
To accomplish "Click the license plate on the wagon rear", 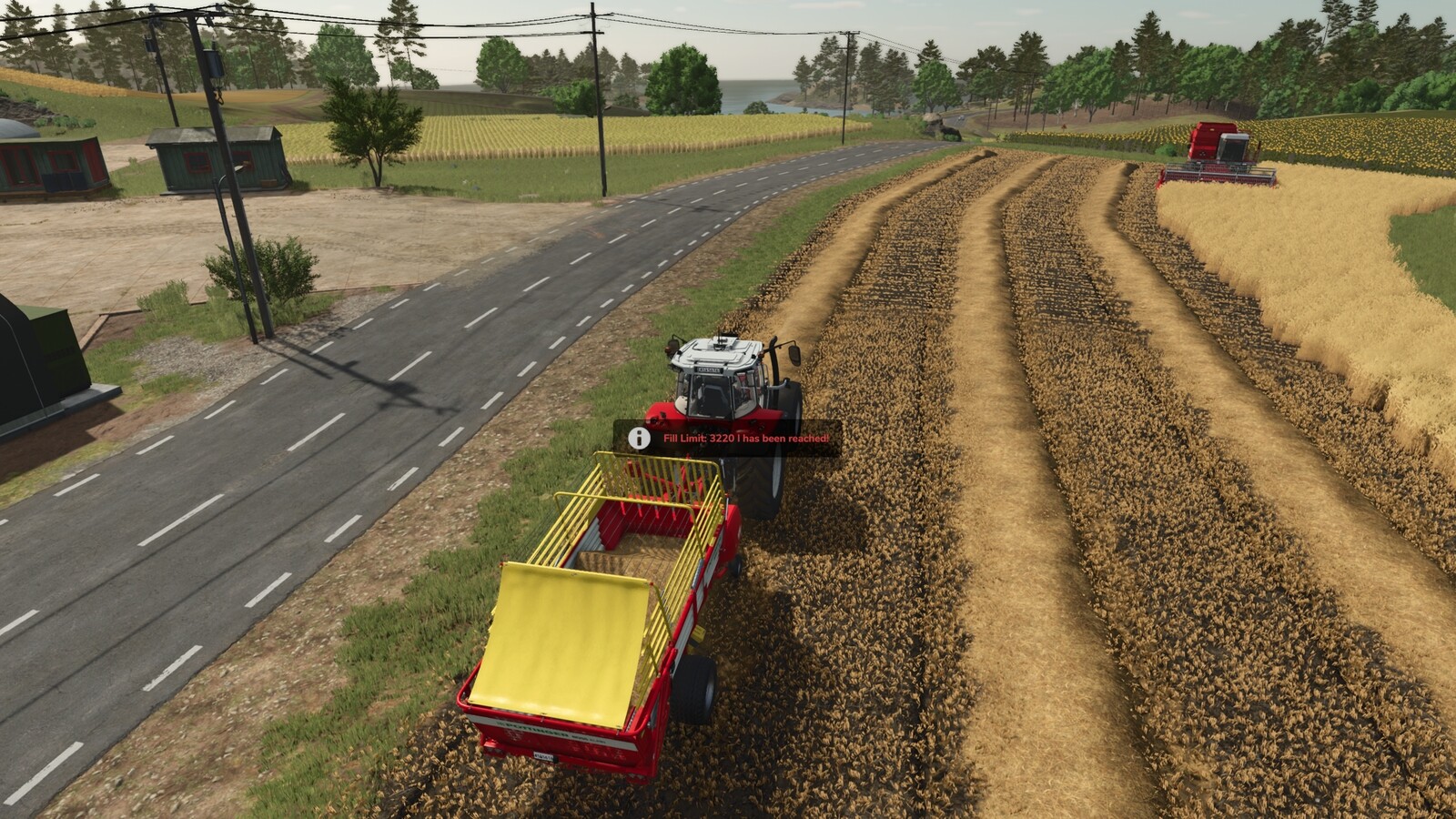I will 543,754.
